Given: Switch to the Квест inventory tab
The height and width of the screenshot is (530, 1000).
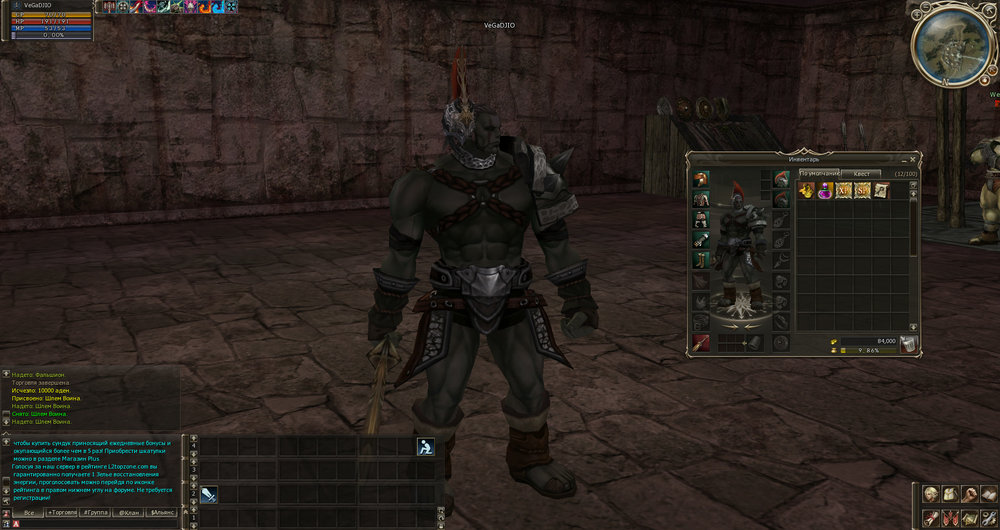Looking at the screenshot, I should tap(860, 173).
